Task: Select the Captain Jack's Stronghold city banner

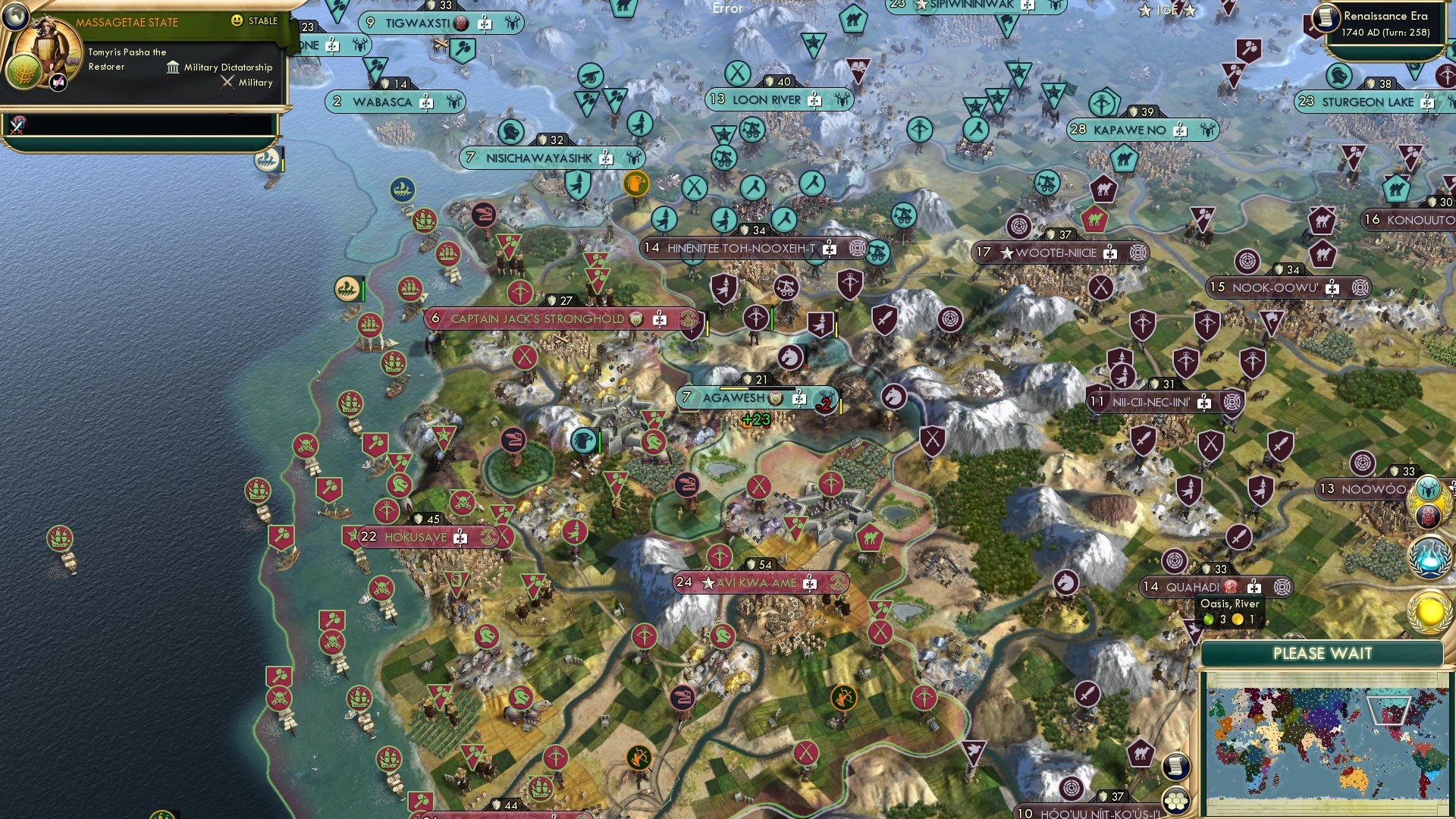Action: point(537,318)
